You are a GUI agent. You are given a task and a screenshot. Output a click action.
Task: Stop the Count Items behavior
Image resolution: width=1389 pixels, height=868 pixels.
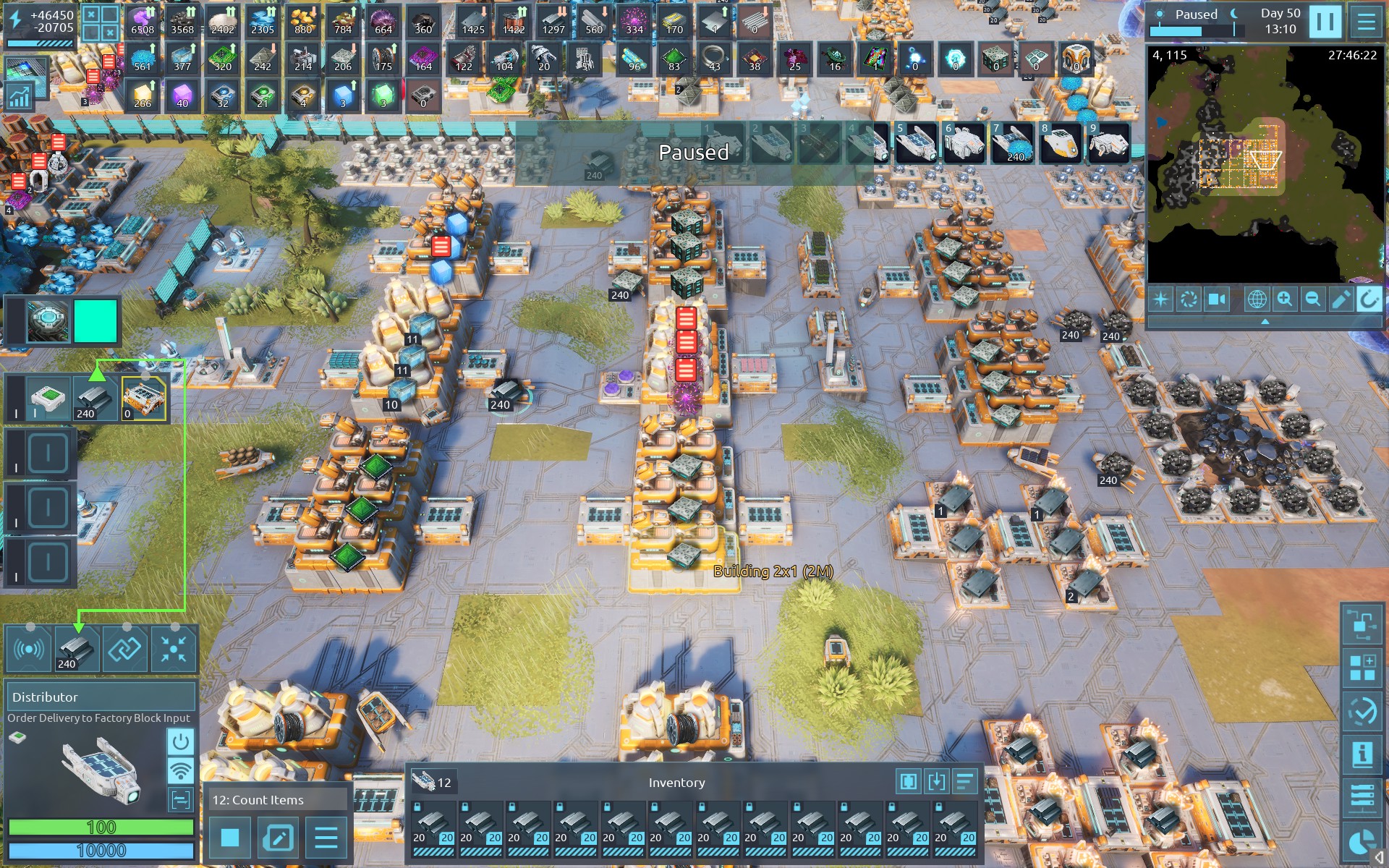(x=230, y=838)
